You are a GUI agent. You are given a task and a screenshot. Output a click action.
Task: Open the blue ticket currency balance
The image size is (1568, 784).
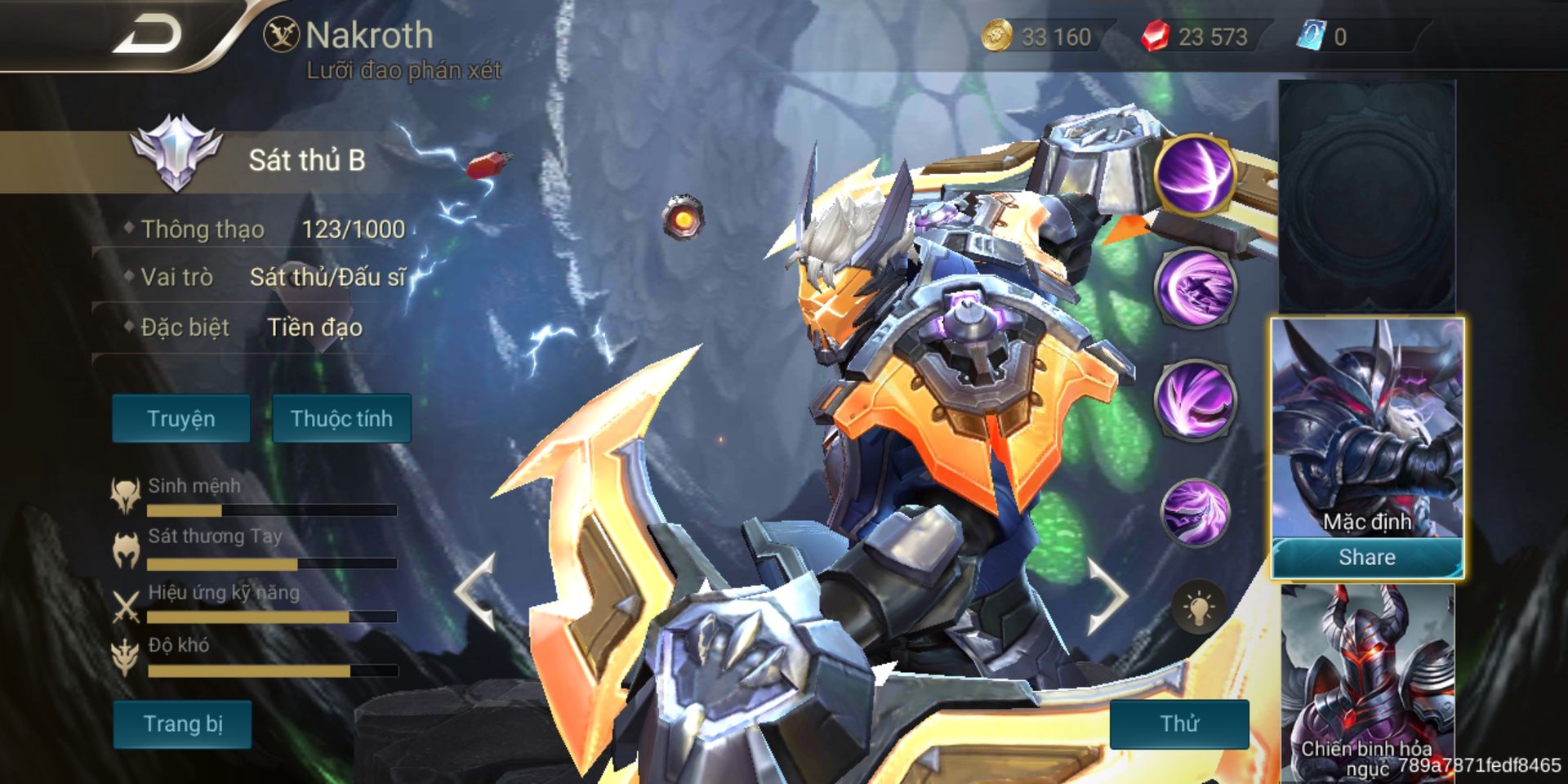(1323, 37)
